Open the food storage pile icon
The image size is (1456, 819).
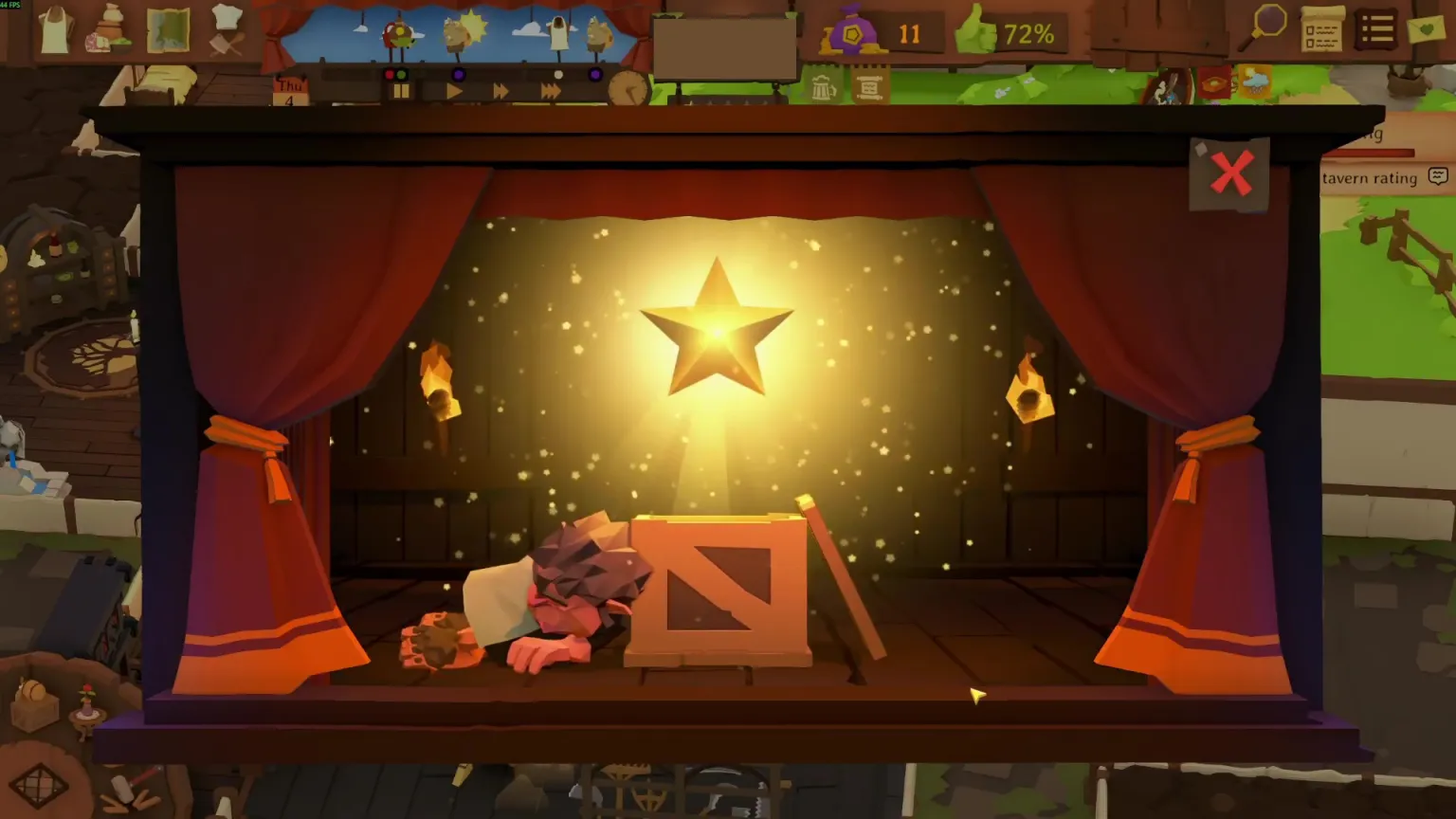click(109, 30)
